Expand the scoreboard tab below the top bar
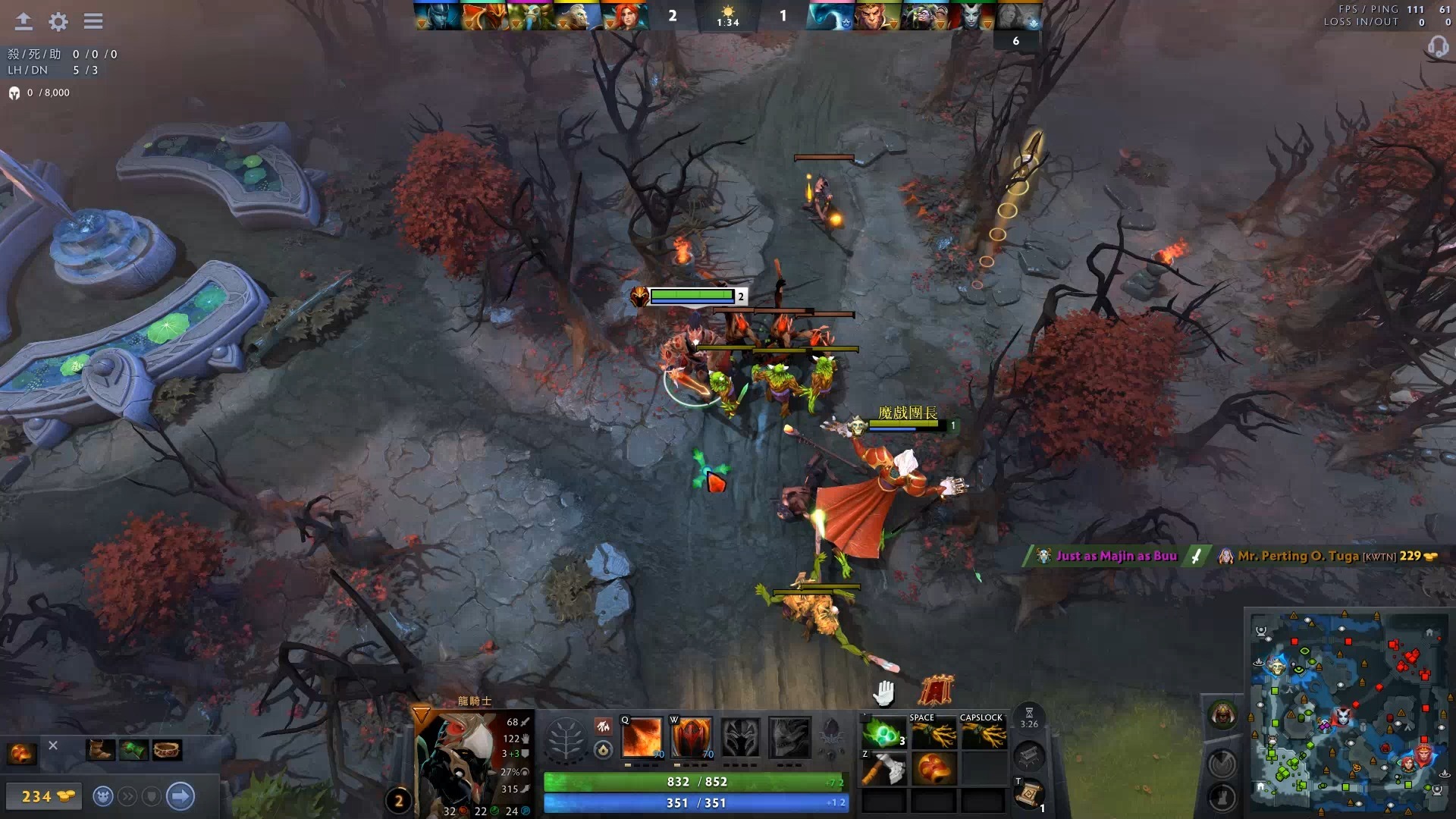Image resolution: width=1456 pixels, height=819 pixels. (x=1017, y=41)
